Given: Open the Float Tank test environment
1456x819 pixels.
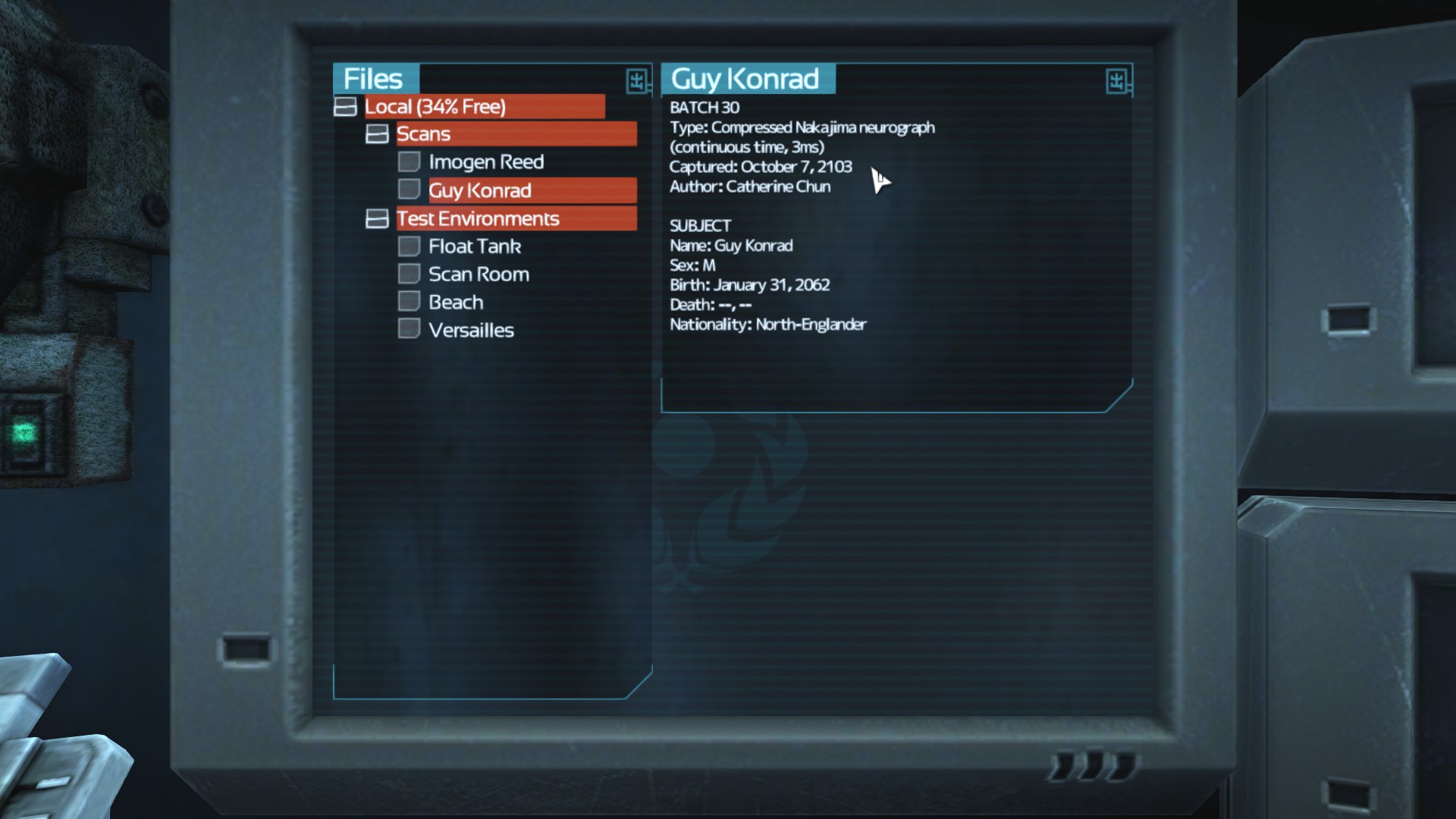Looking at the screenshot, I should (x=474, y=246).
